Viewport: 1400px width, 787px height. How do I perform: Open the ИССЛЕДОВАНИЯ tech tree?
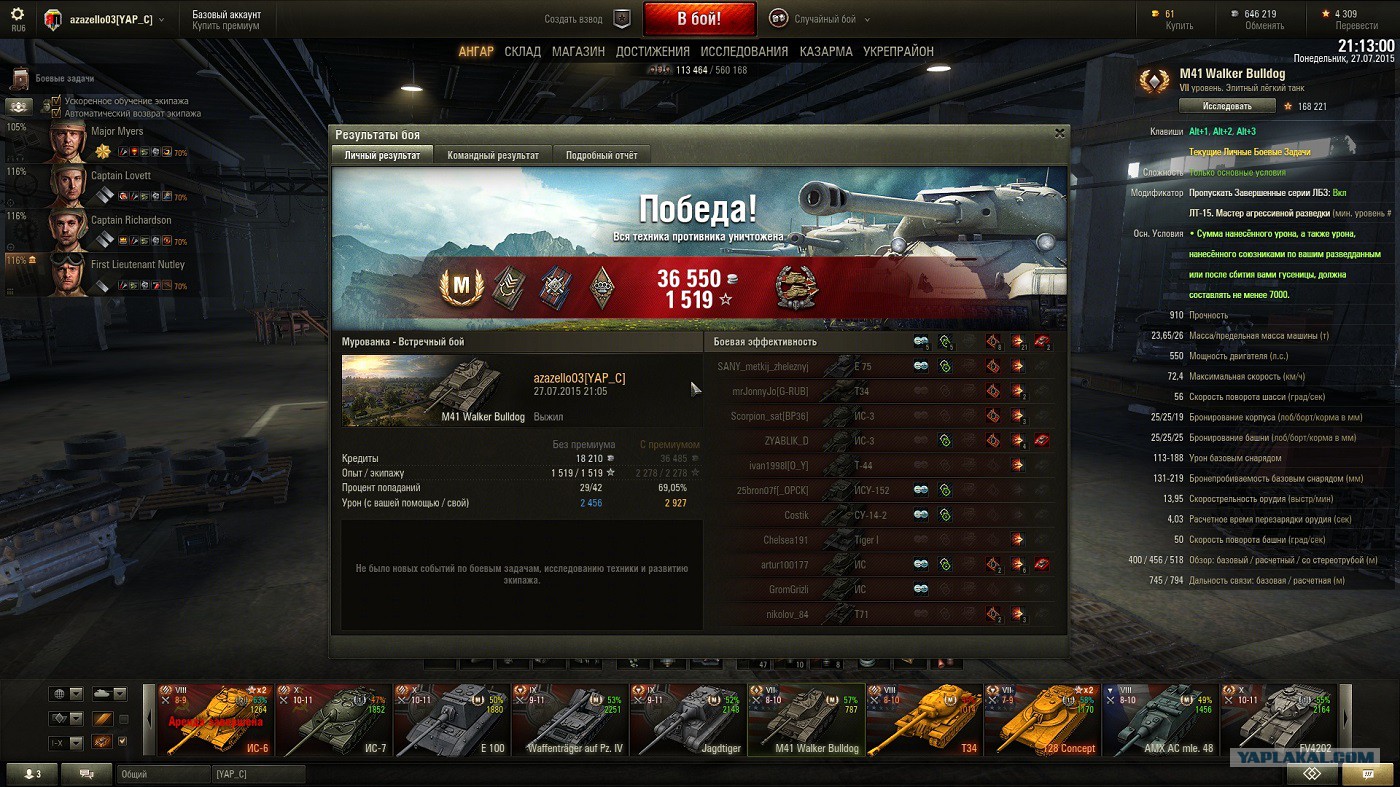(744, 51)
